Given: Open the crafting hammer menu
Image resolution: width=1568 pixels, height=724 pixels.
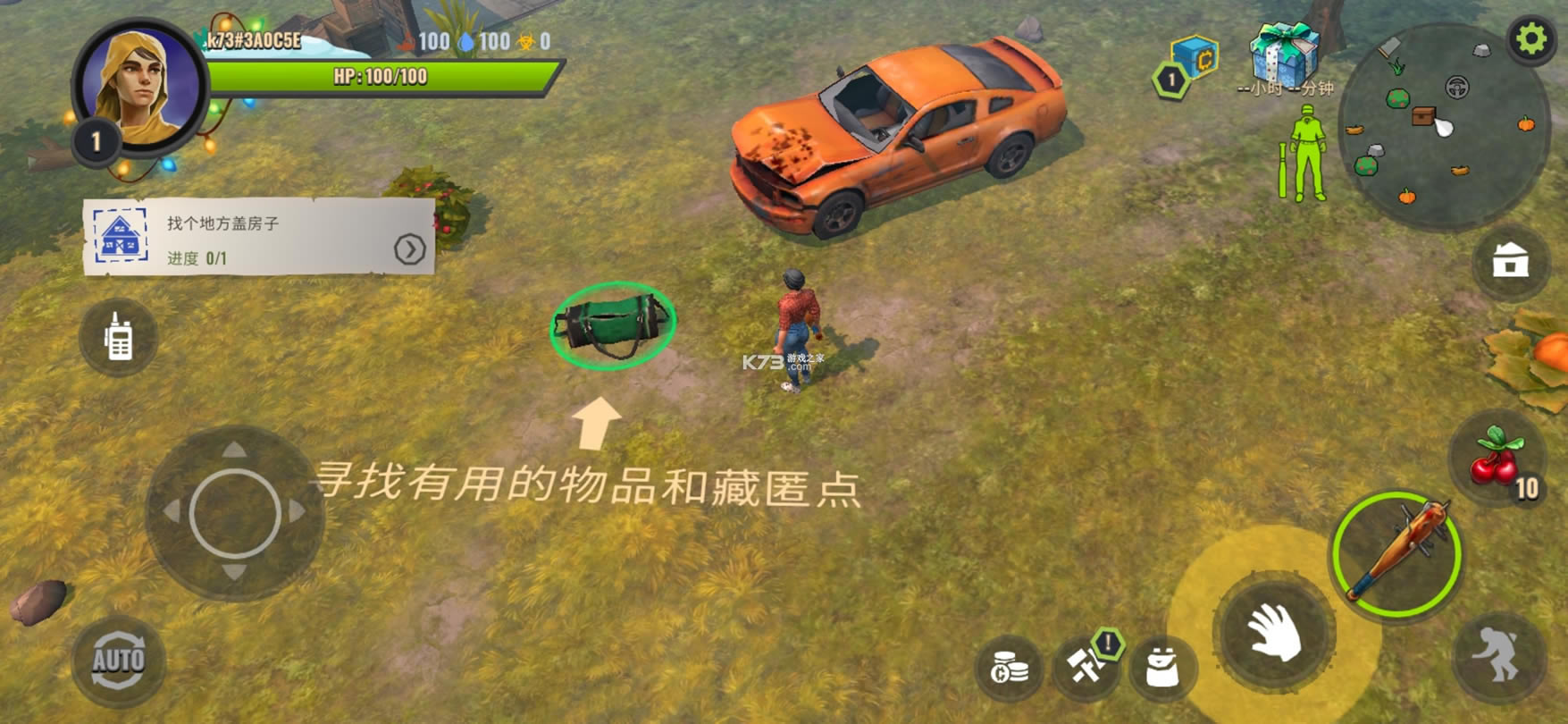Looking at the screenshot, I should [1086, 666].
